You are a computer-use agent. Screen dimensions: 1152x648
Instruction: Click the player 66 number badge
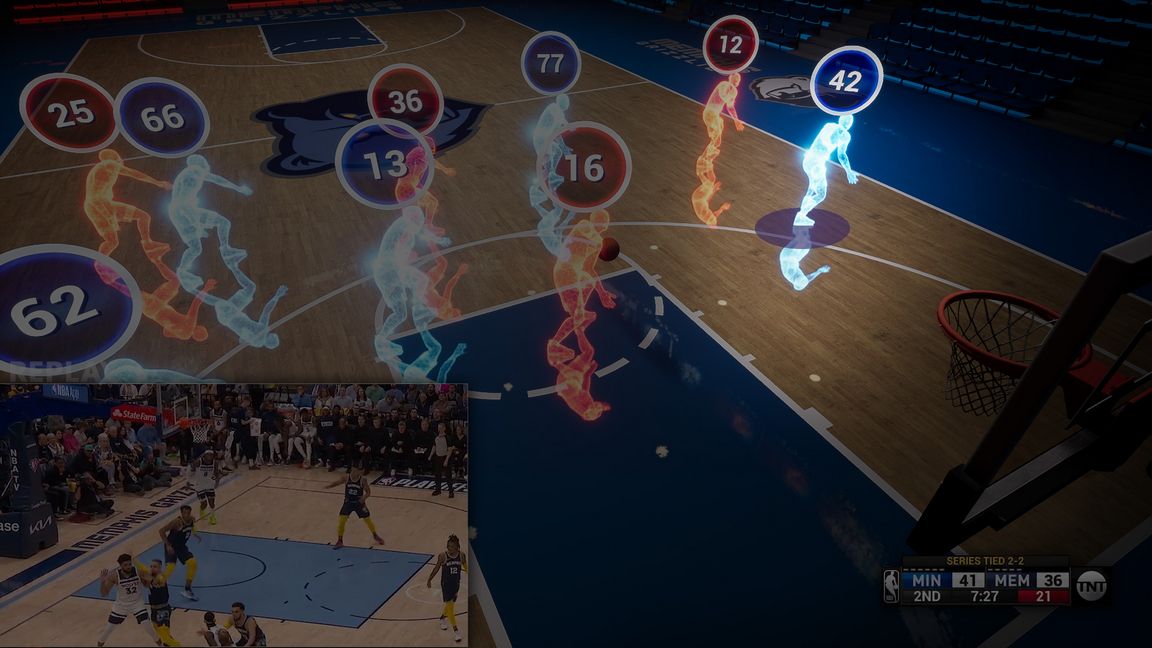tap(162, 117)
